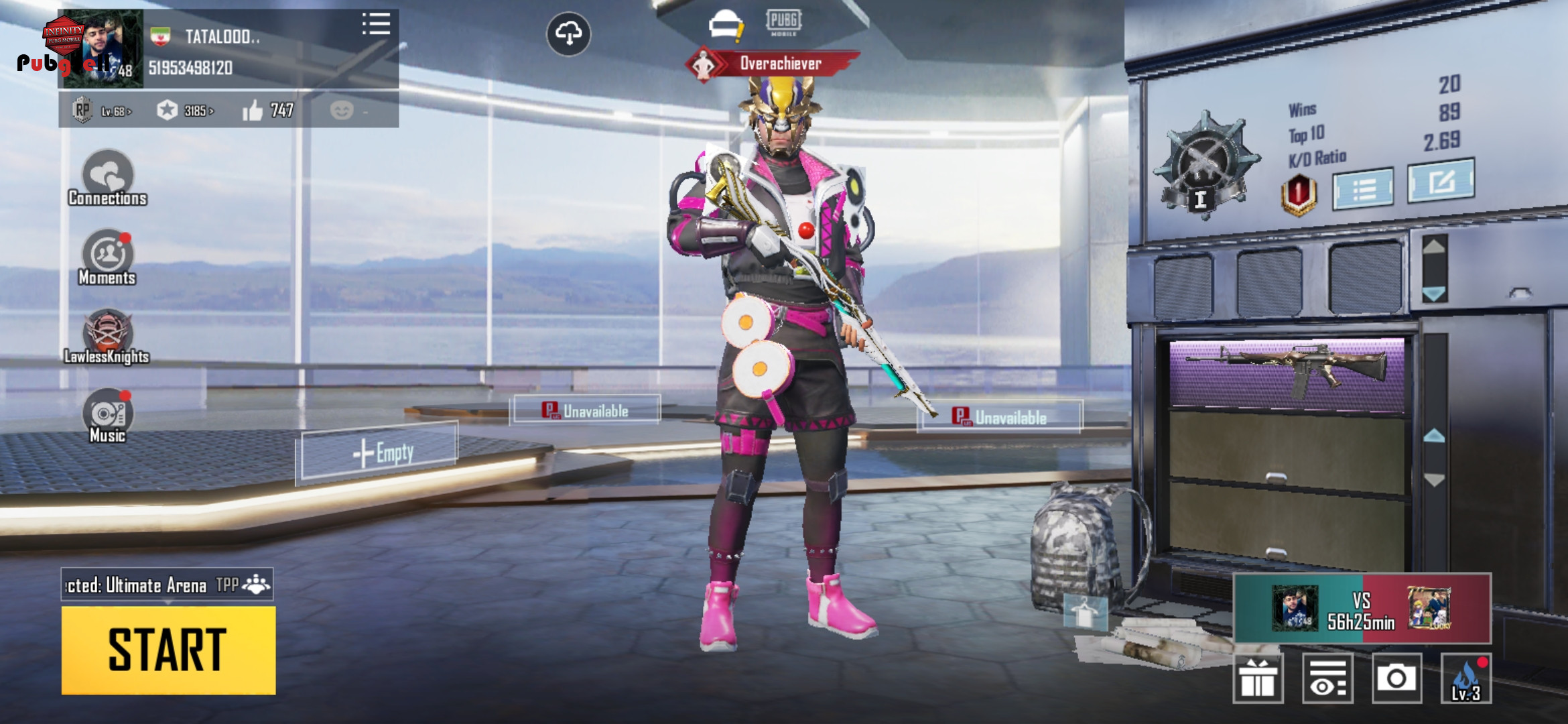1568x724 pixels.
Task: Toggle the eye list view button
Action: point(1327,678)
